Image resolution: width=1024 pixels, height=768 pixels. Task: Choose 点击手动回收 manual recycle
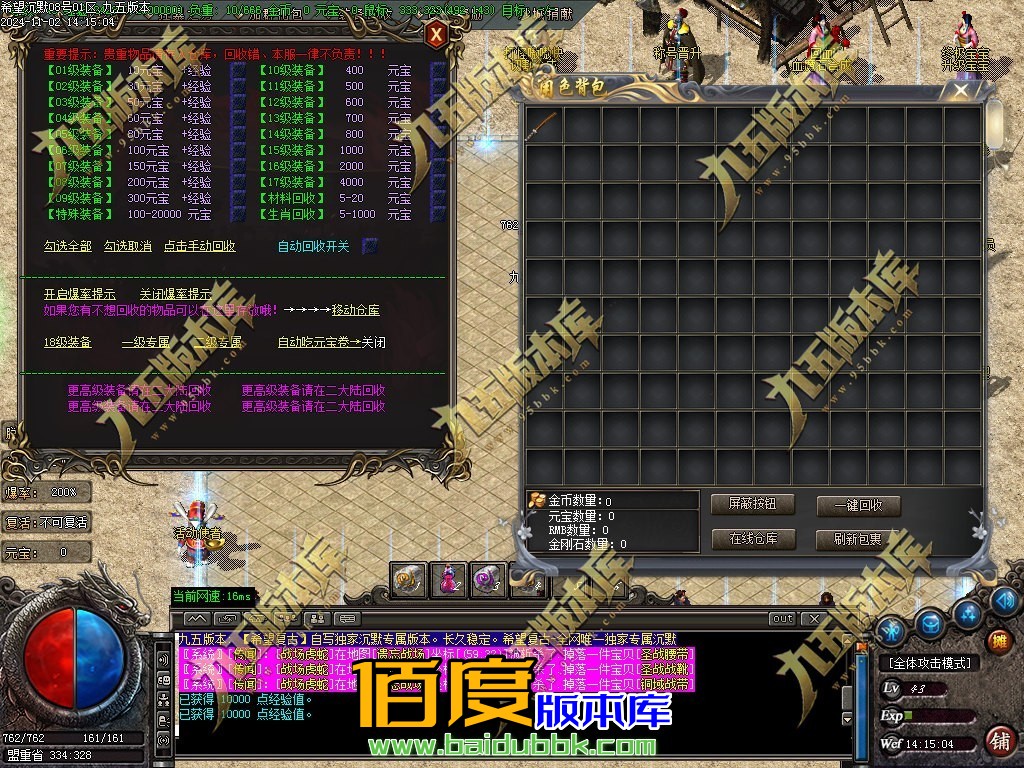(200, 246)
